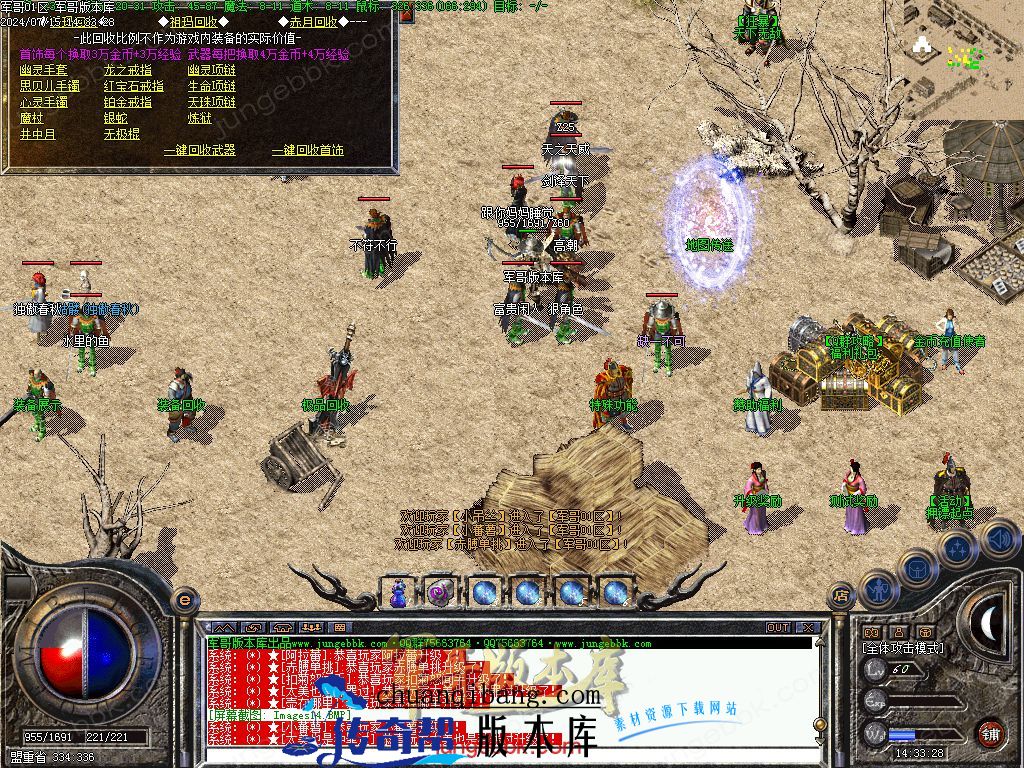This screenshot has width=1024, height=768.
Task: Close the game with the X button
Action: [808, 628]
